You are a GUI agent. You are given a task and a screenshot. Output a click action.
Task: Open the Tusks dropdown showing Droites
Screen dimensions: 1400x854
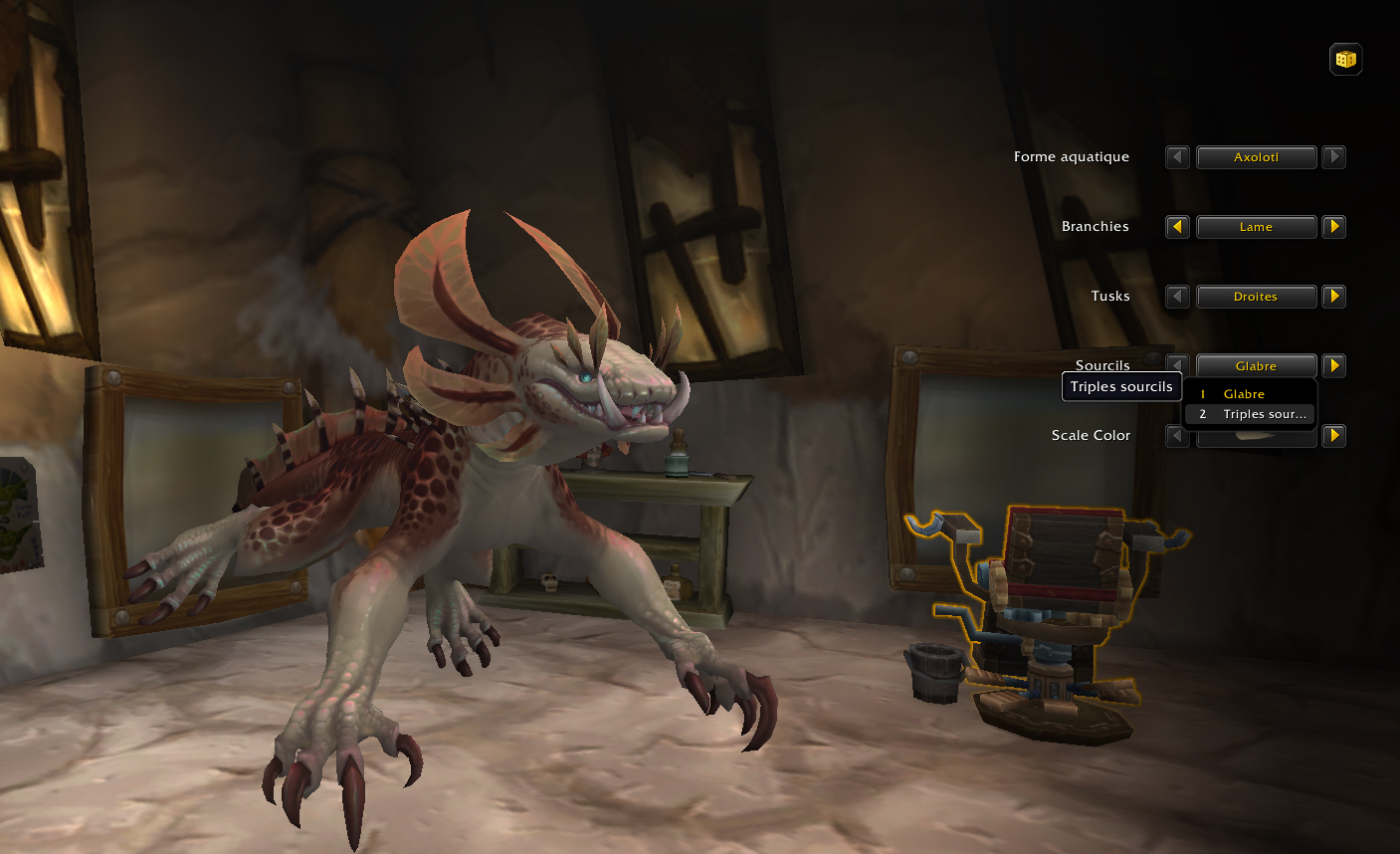(x=1256, y=297)
